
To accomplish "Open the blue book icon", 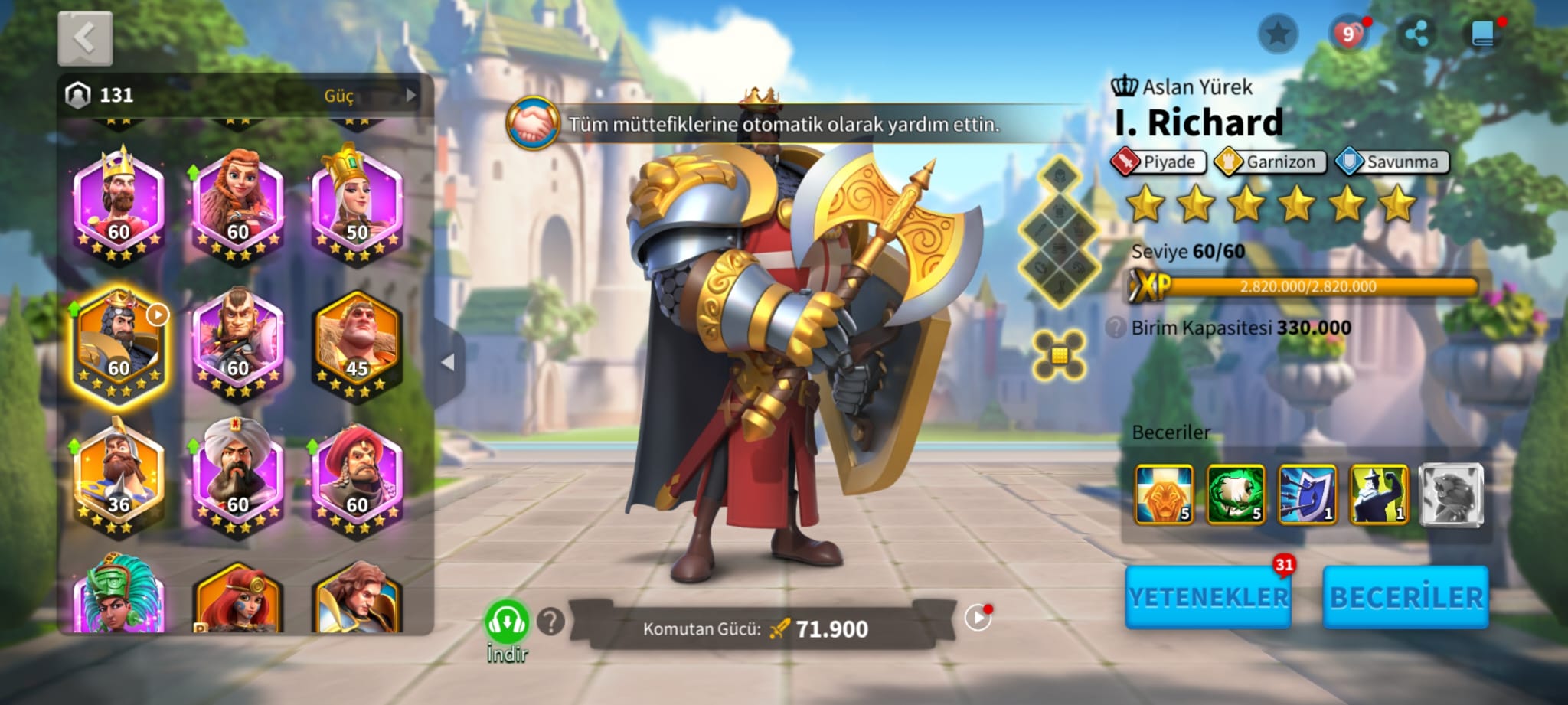I will [x=1483, y=34].
